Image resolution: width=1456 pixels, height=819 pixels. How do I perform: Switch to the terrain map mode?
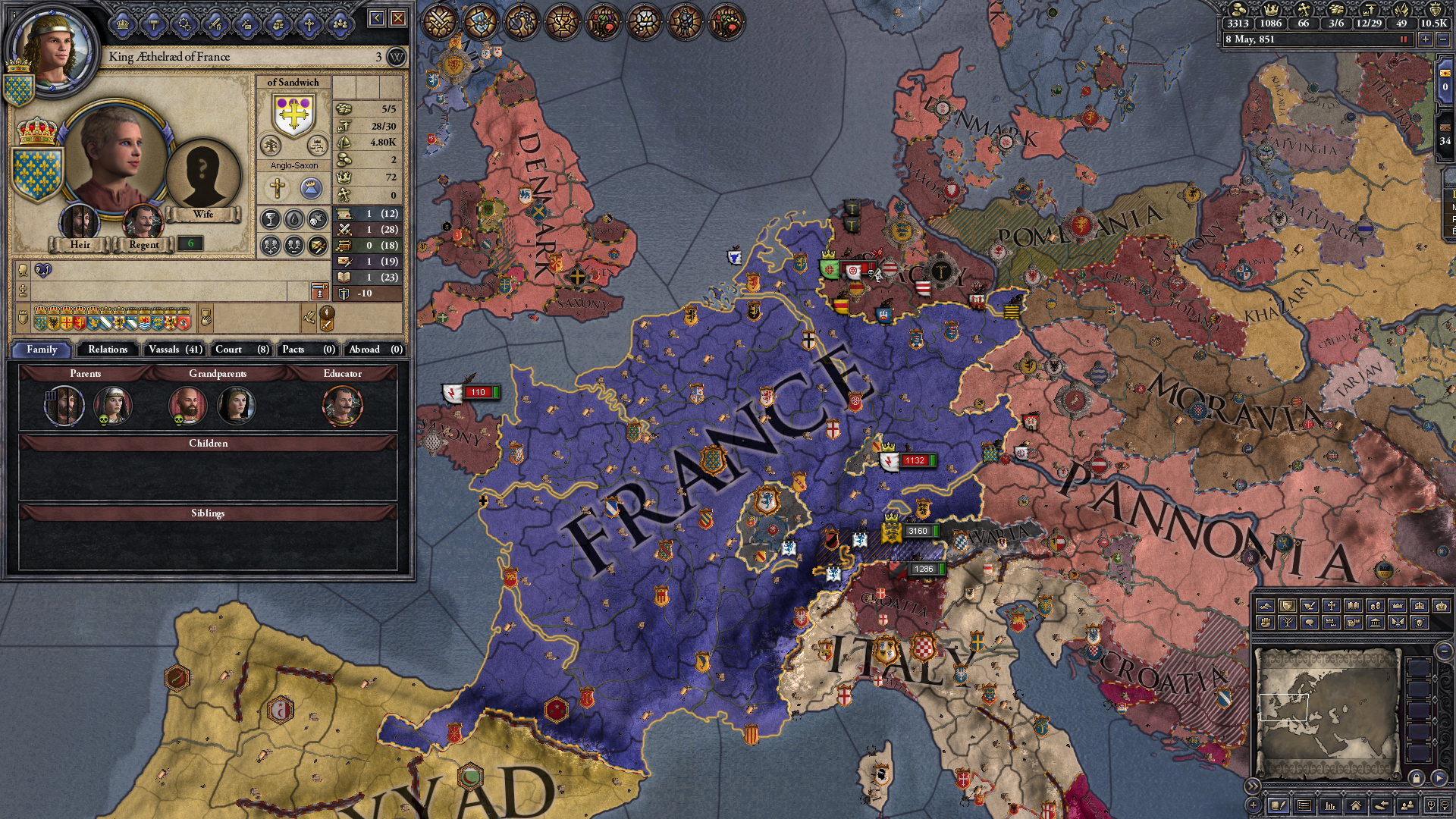(x=1264, y=605)
